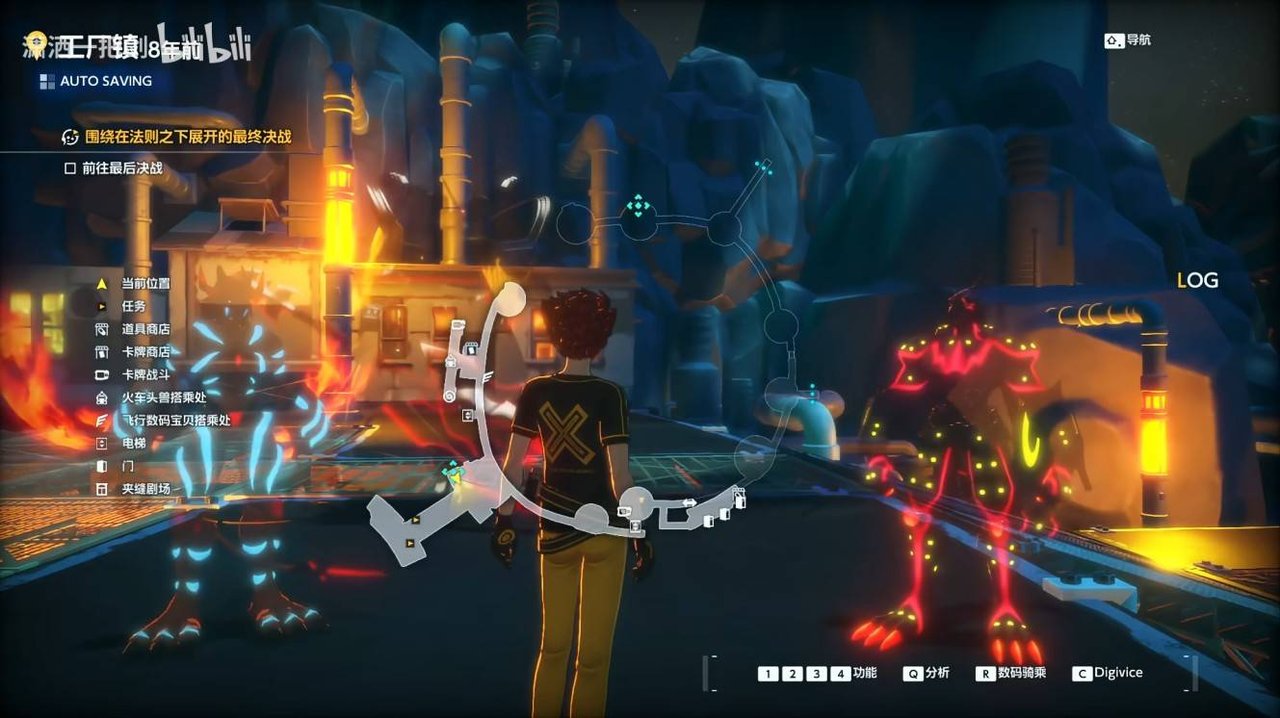Pick the 卡牌战斗 legend entry
1280x718 pixels.
[145, 375]
